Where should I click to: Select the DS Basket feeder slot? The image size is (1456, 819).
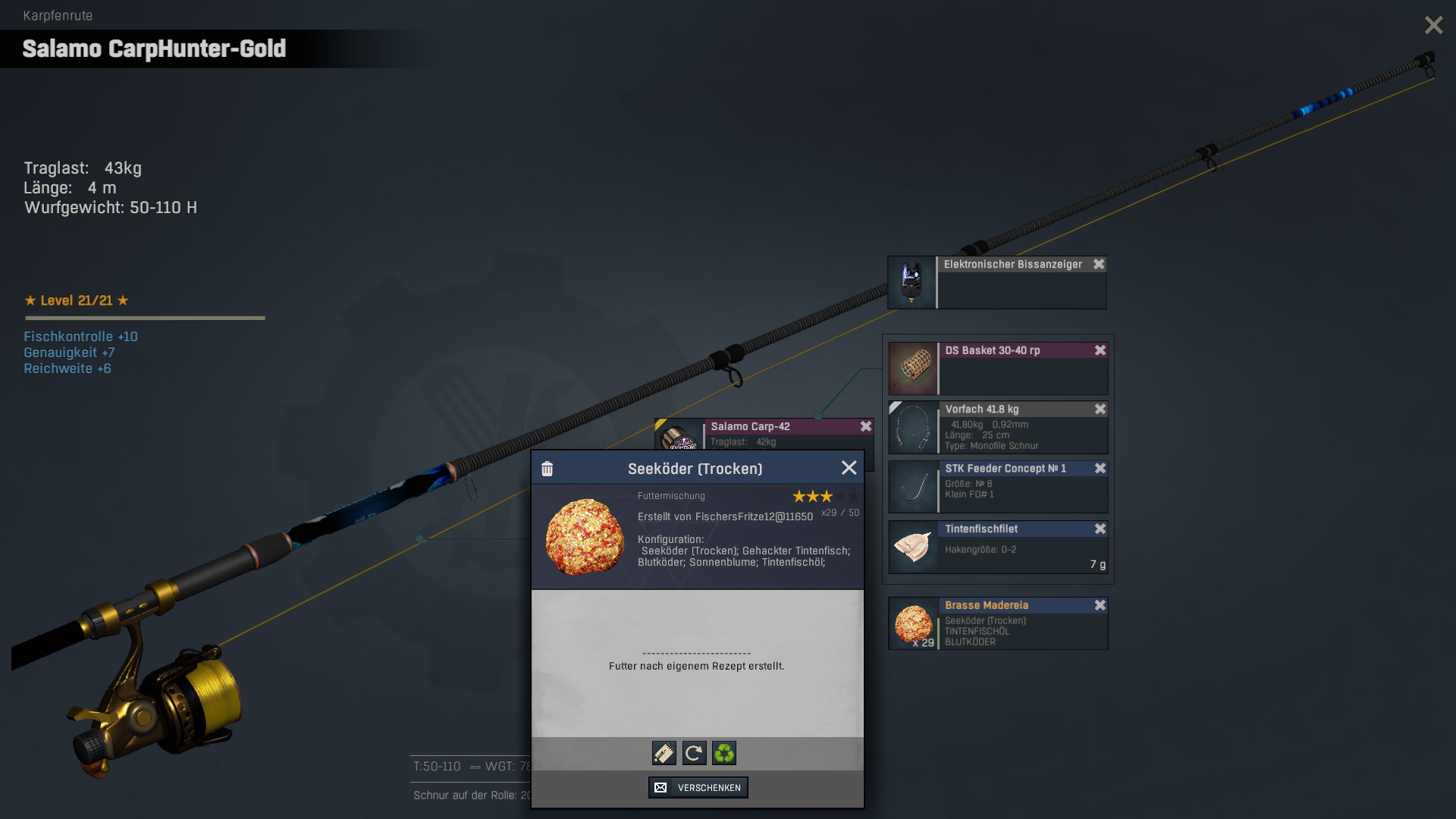(x=914, y=368)
